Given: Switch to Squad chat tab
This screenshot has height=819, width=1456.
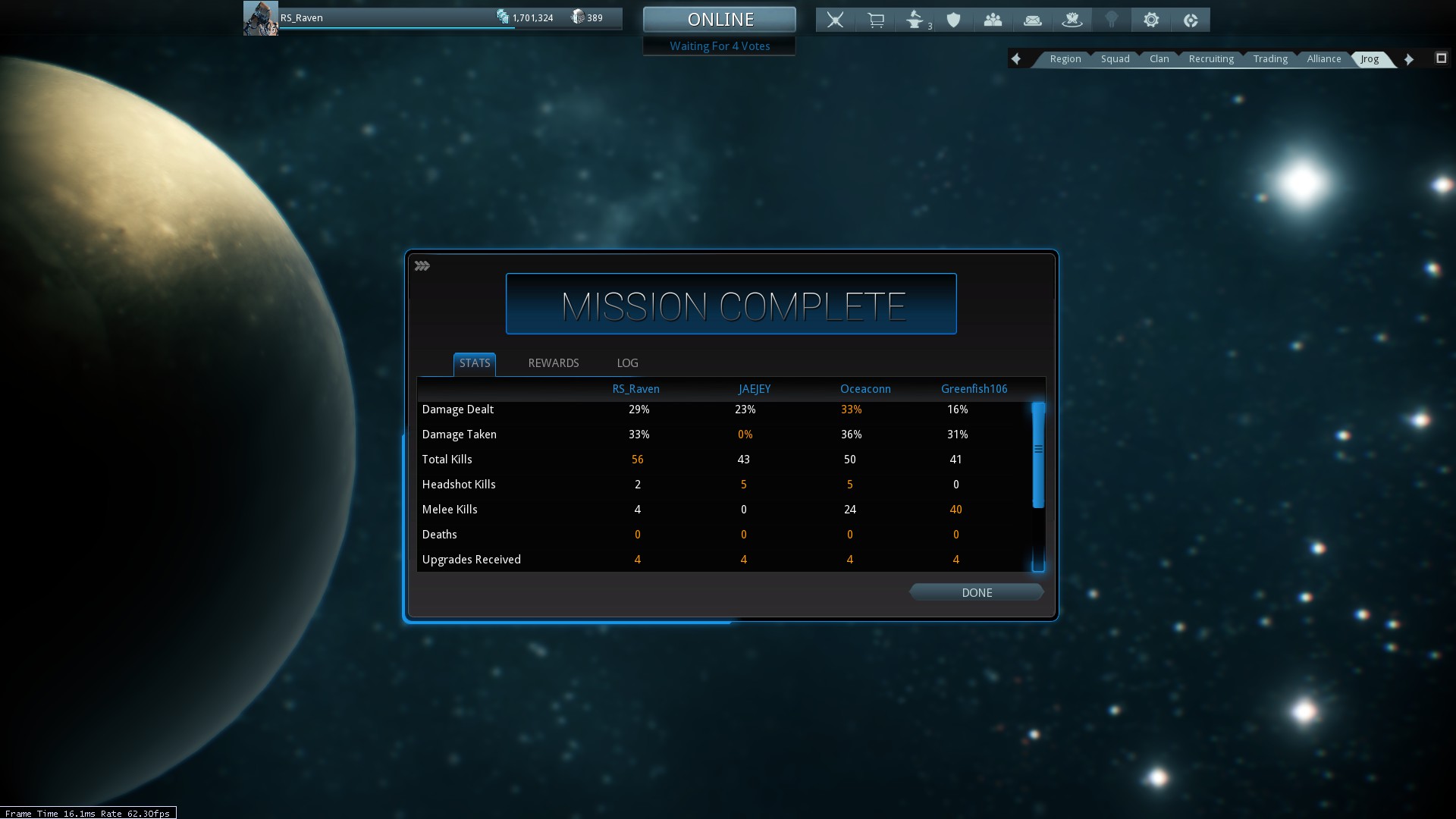Looking at the screenshot, I should point(1115,59).
